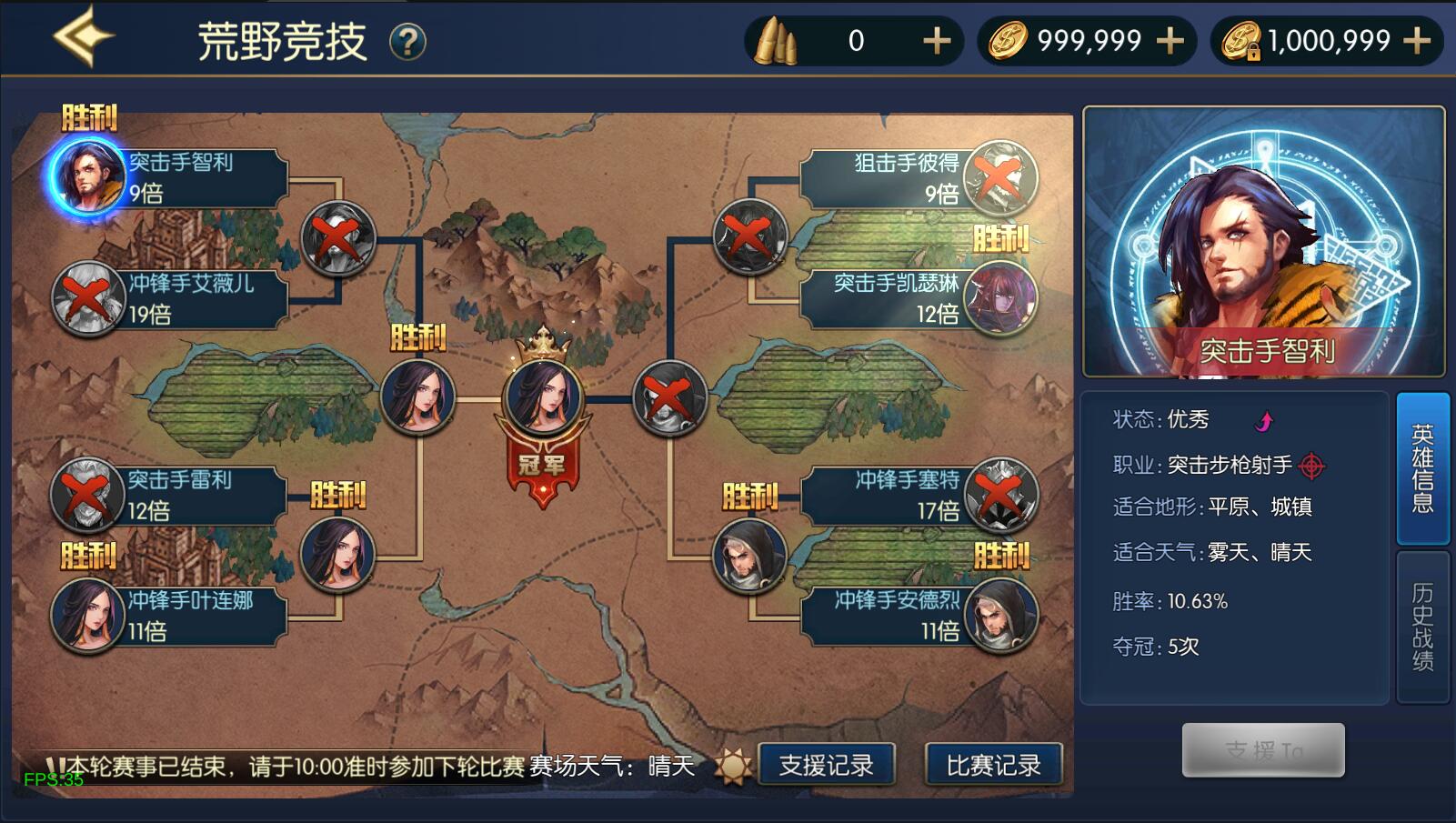
Task: Click the champion portrait with crown
Action: (543, 398)
